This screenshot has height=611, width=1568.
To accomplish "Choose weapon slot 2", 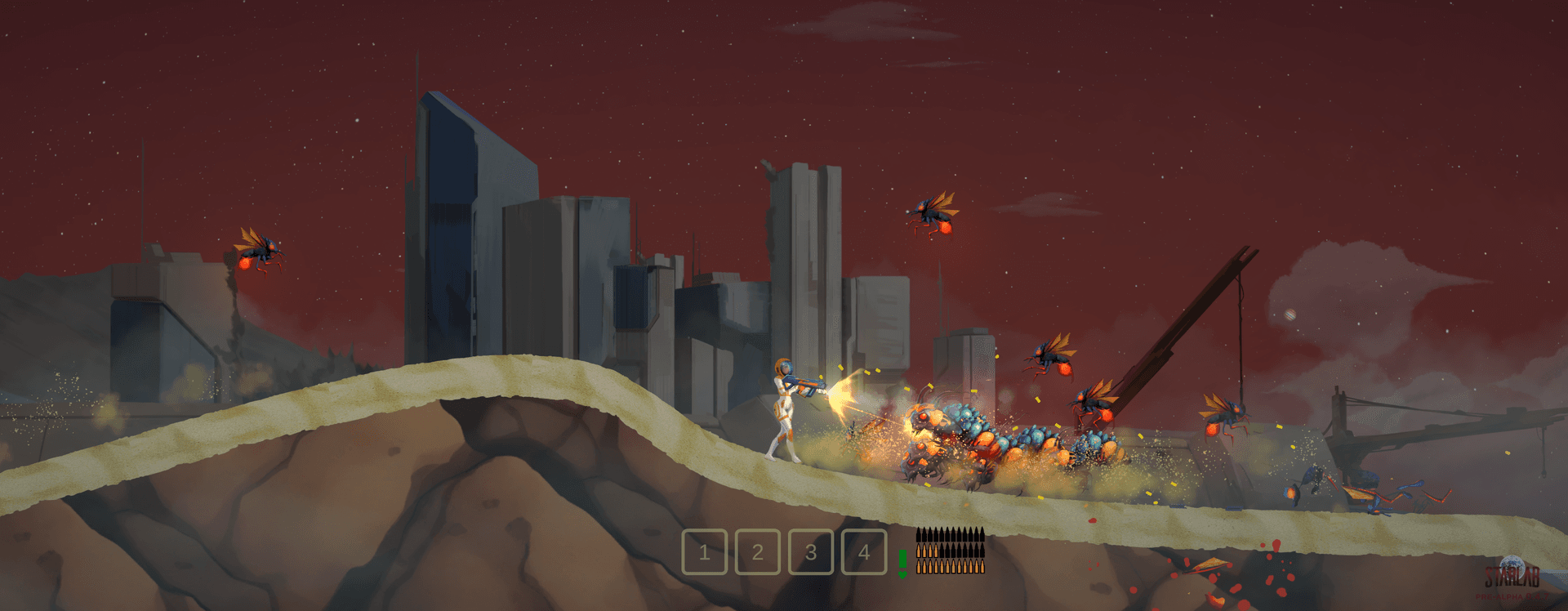I will [x=757, y=552].
